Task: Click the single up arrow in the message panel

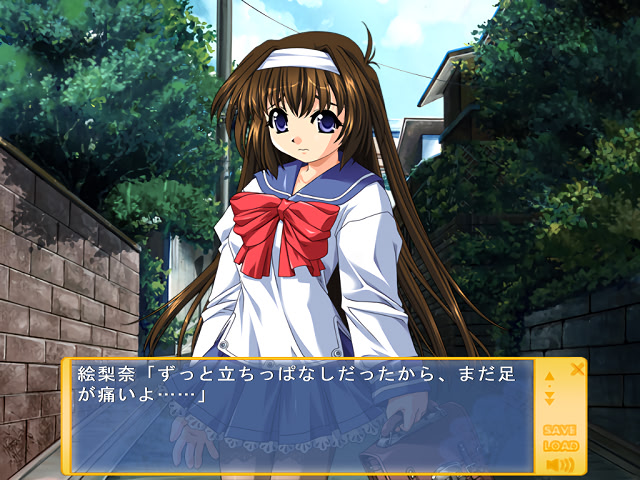Action: [x=549, y=377]
